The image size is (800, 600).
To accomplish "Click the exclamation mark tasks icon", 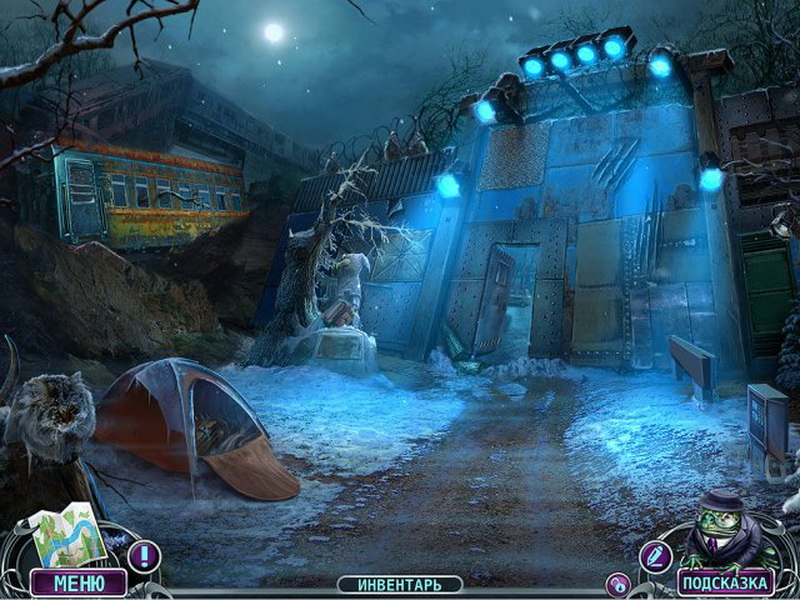I will [144, 555].
